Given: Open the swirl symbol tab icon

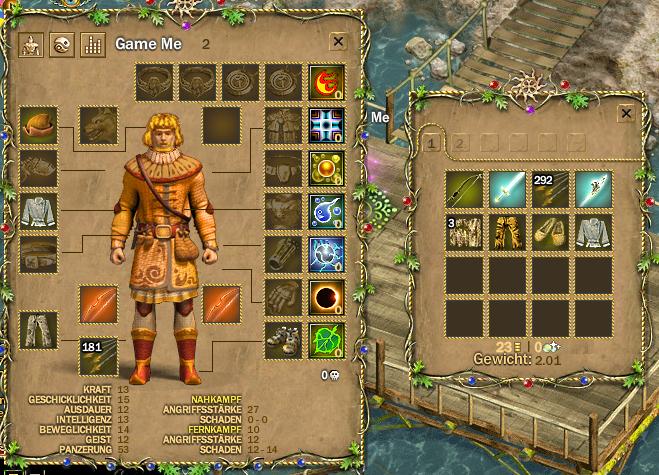Looking at the screenshot, I should coord(61,45).
